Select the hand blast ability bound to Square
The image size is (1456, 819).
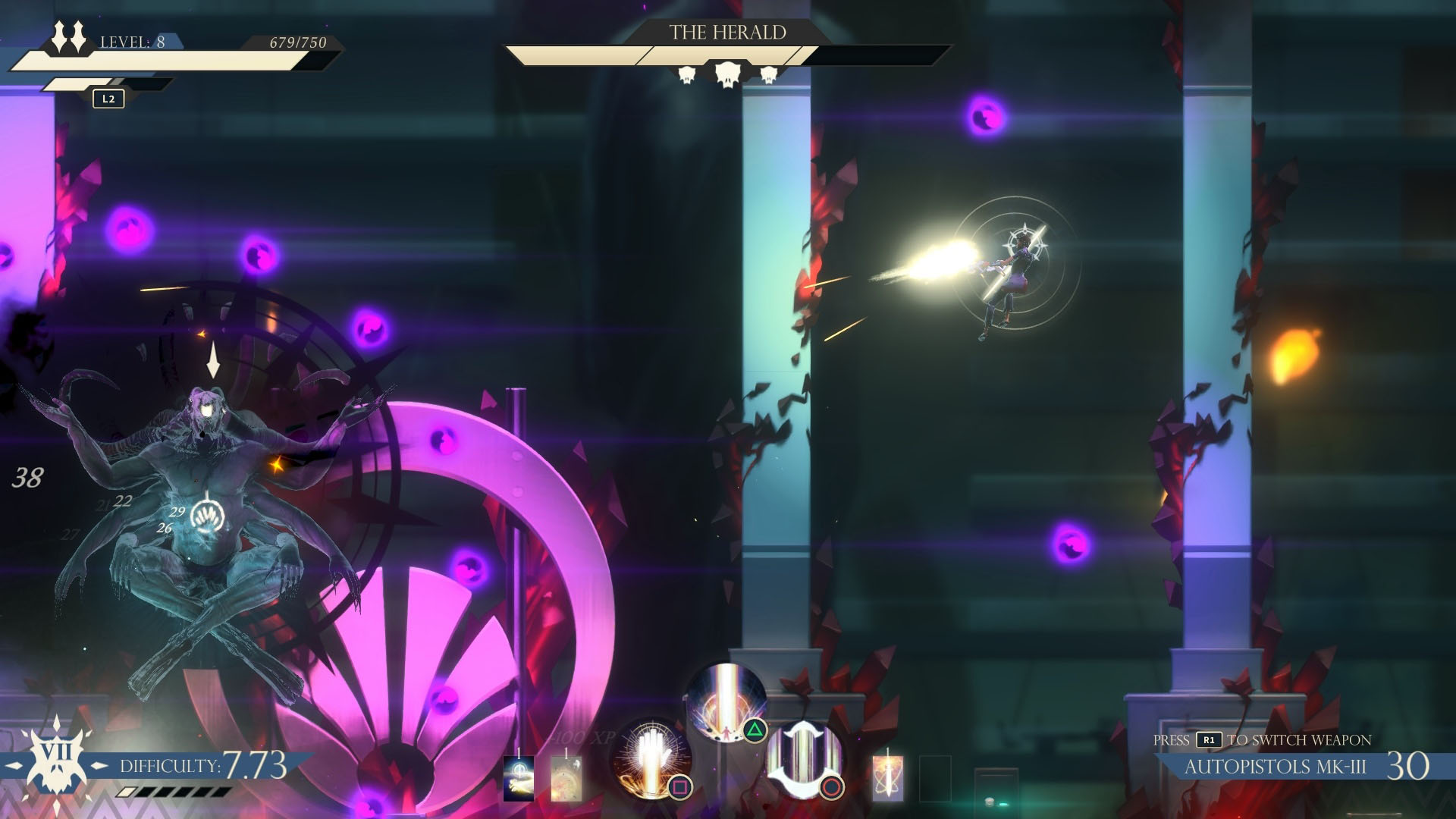pyautogui.click(x=651, y=759)
